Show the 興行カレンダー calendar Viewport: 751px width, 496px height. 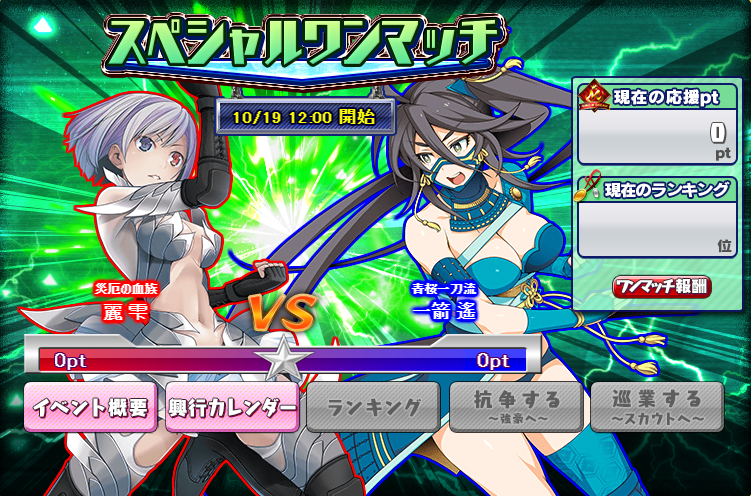232,406
